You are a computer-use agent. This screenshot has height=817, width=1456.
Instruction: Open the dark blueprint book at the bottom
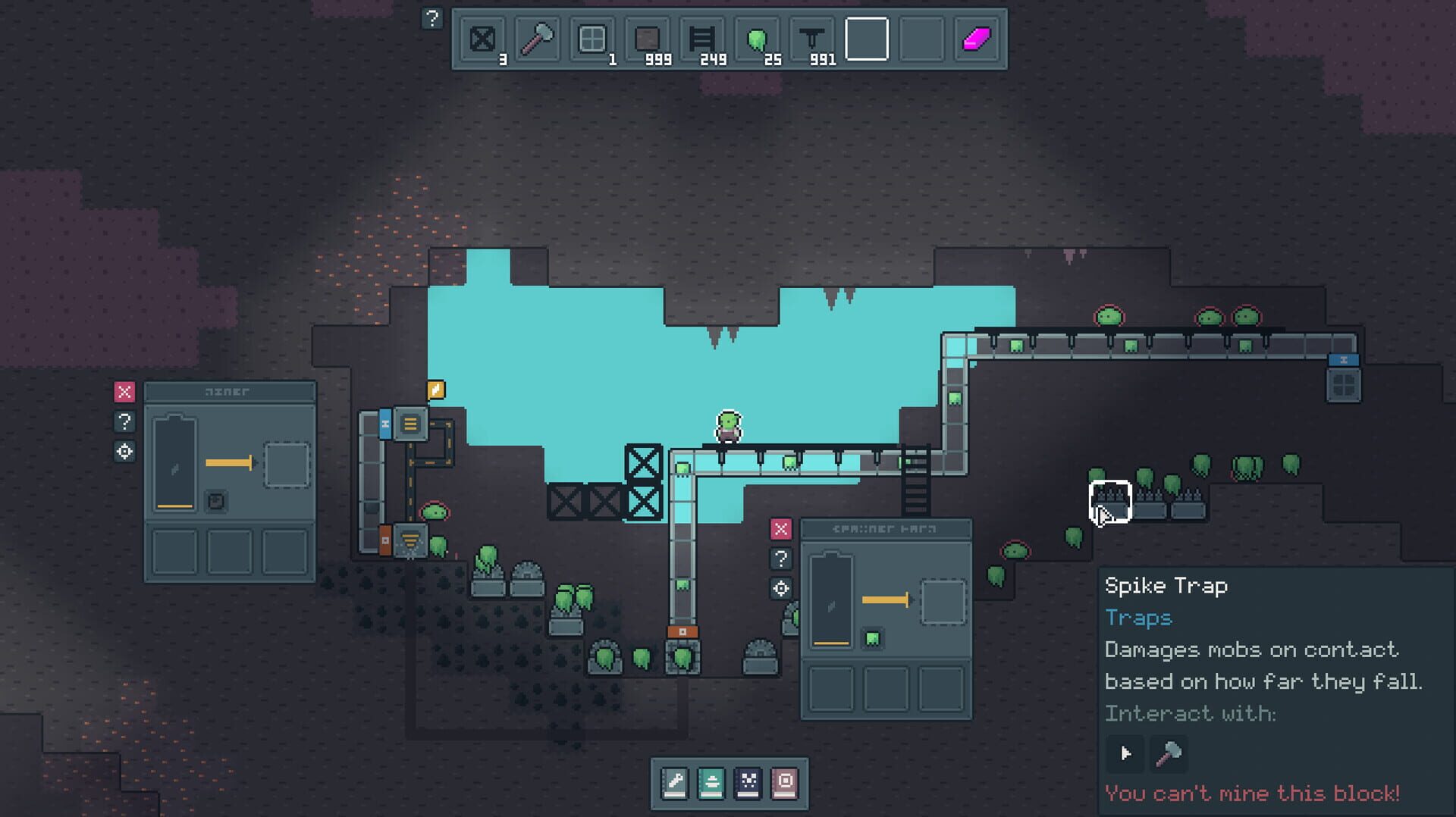(x=748, y=784)
